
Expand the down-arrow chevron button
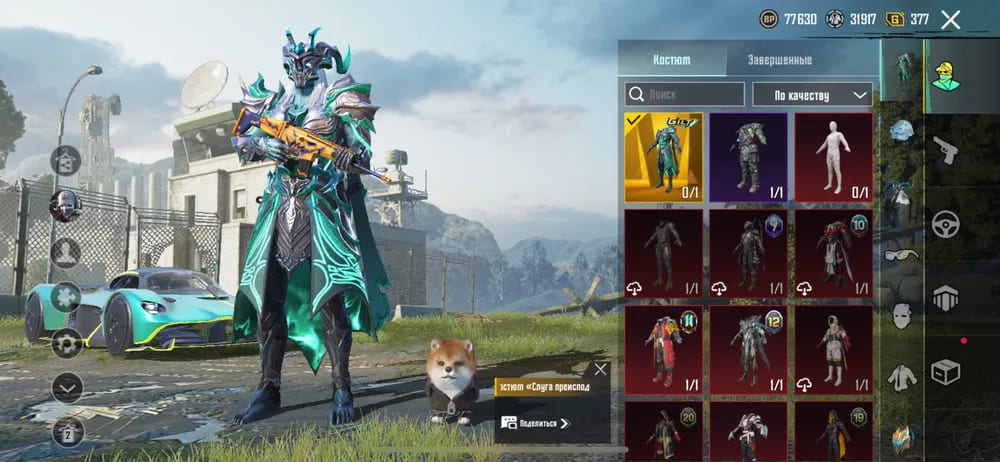pos(66,386)
